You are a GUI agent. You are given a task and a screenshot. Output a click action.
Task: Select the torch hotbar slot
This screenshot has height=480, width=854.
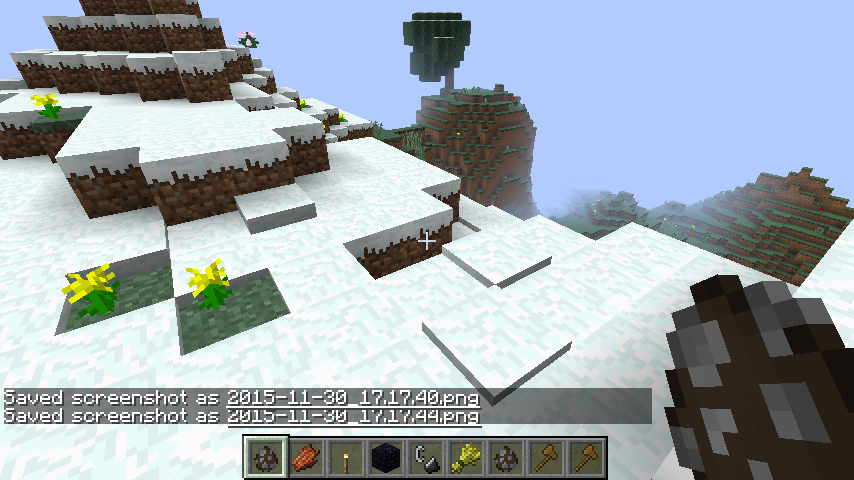click(347, 457)
